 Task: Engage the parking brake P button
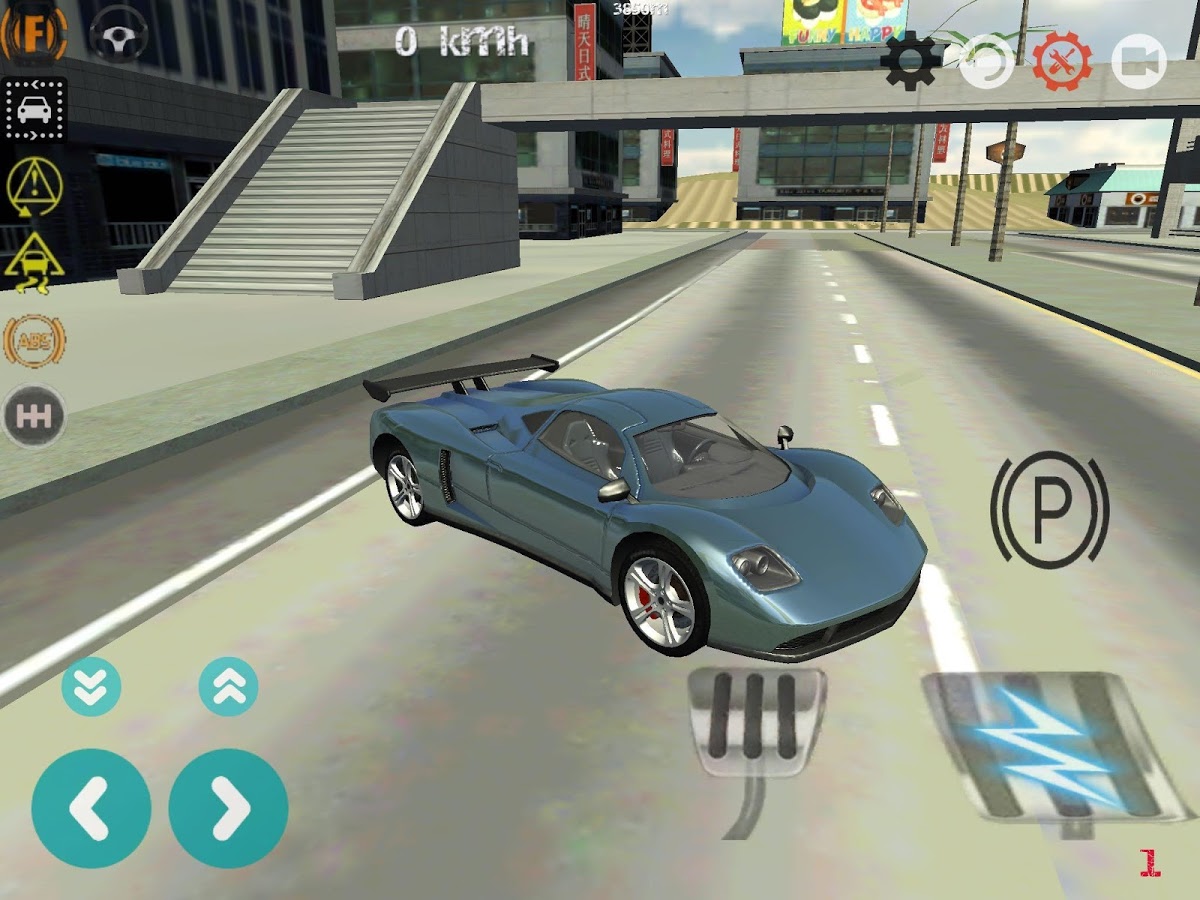[1050, 510]
